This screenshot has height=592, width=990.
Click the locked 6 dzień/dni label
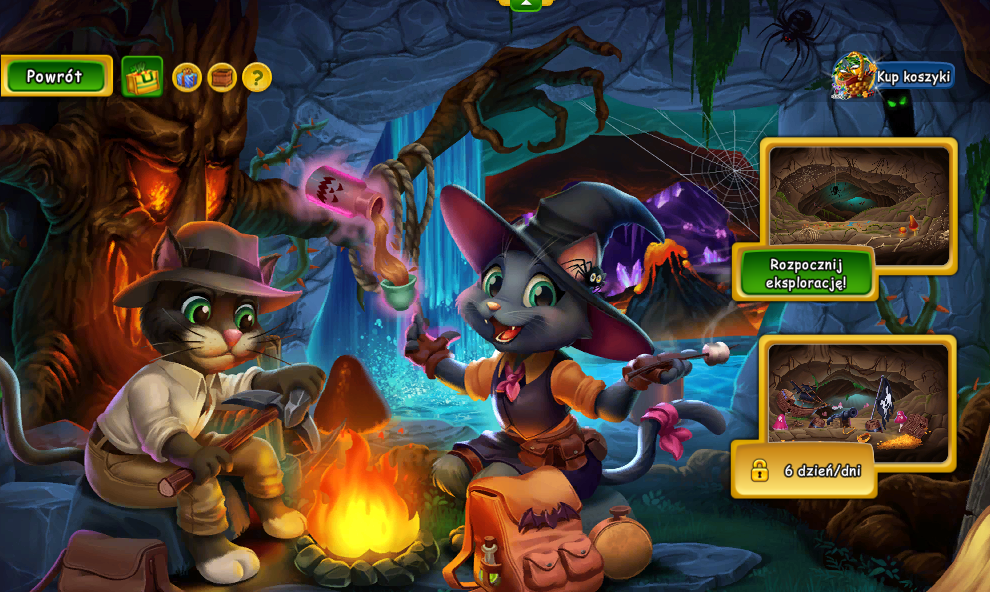tap(805, 470)
